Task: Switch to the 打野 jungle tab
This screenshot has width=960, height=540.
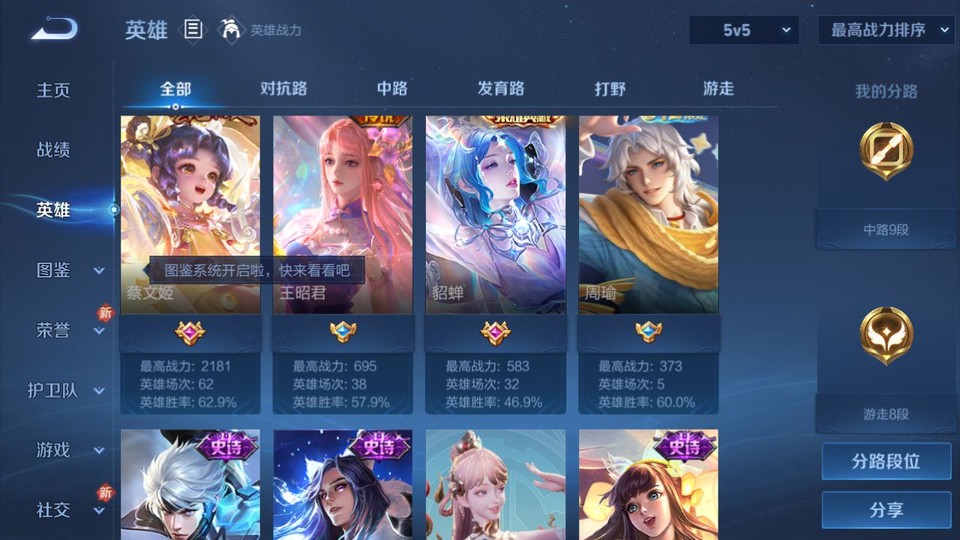Action: pyautogui.click(x=610, y=88)
